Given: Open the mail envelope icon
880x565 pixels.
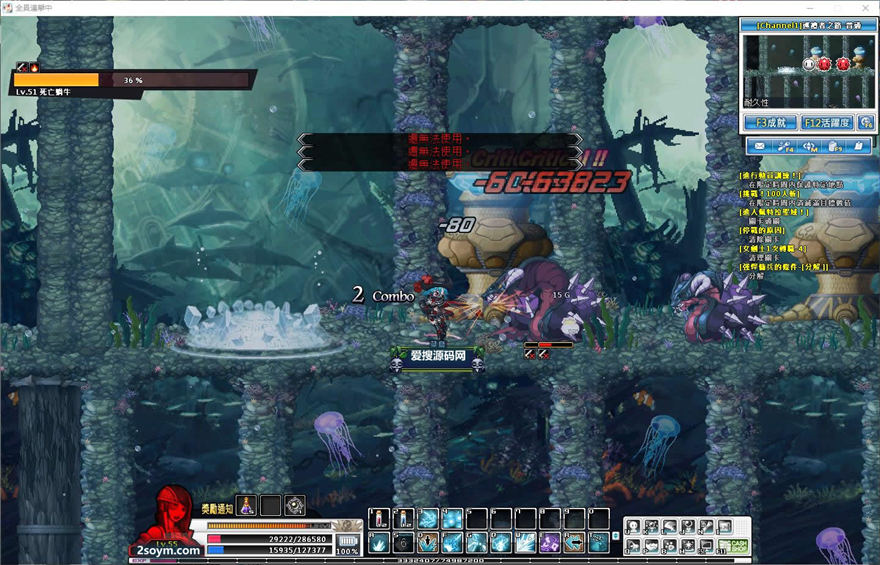Looking at the screenshot, I should point(759,147).
